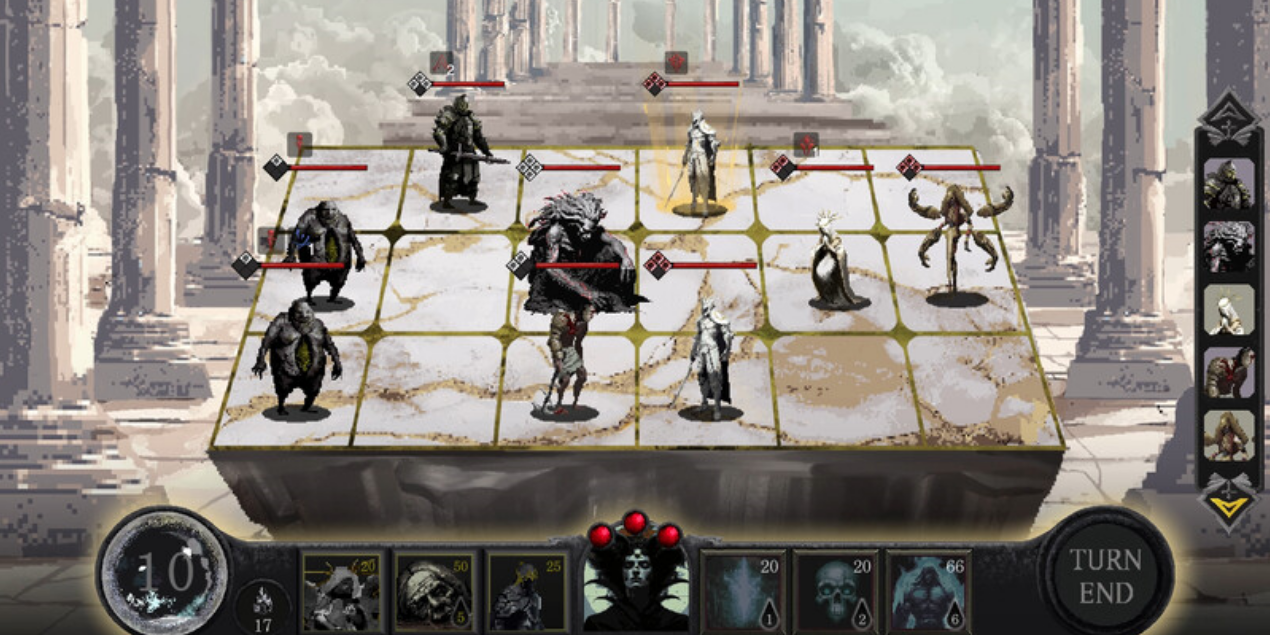Select the shaggy beast portrait in turn order
Screen dimensions: 1270x635
point(1228,247)
